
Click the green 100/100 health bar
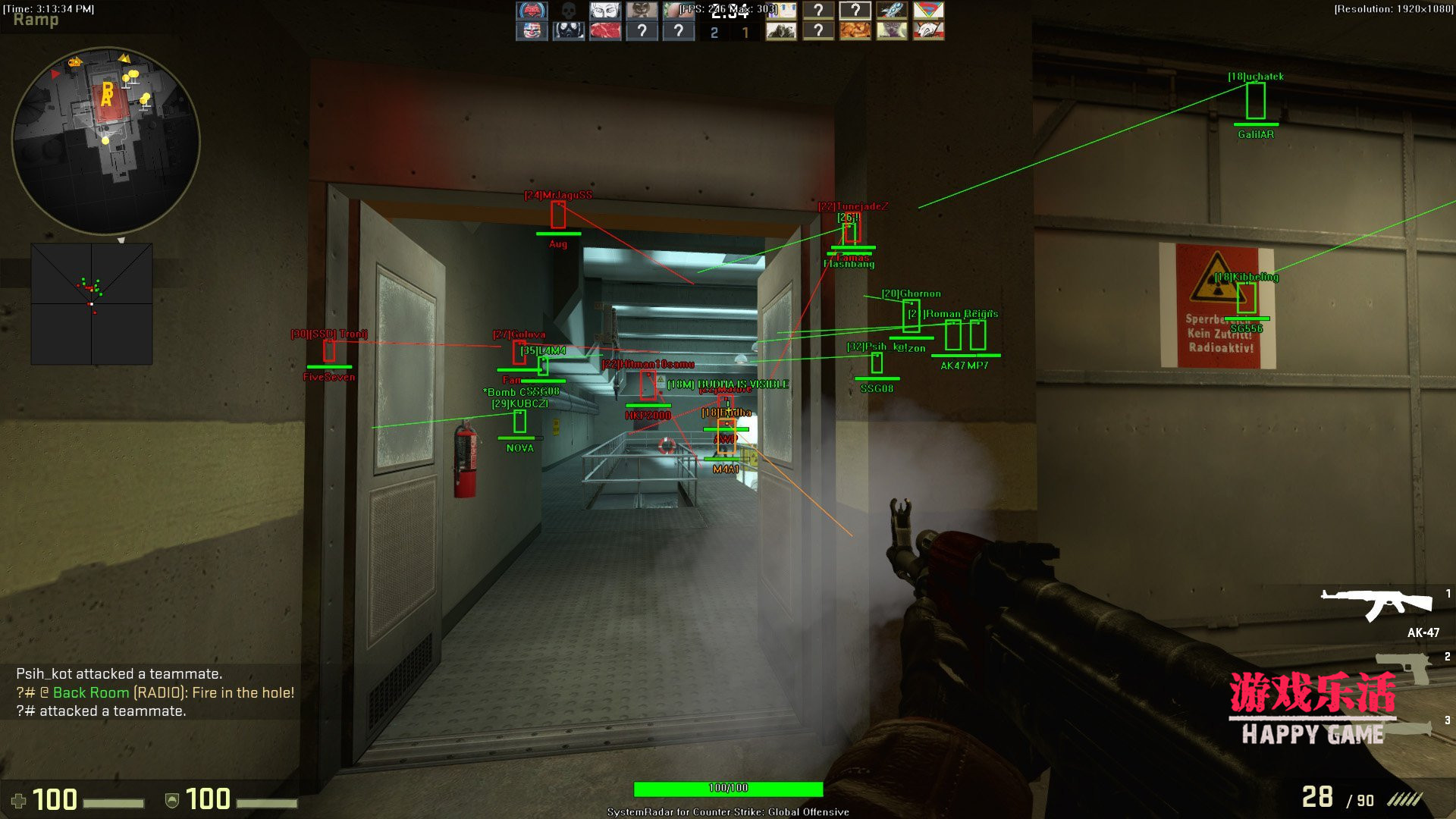726,788
